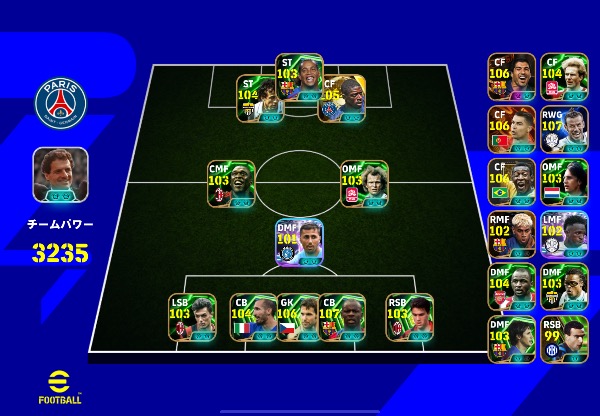Select the CF card in the starting lineup
Screen dimensions: 600x416
click(x=341, y=99)
